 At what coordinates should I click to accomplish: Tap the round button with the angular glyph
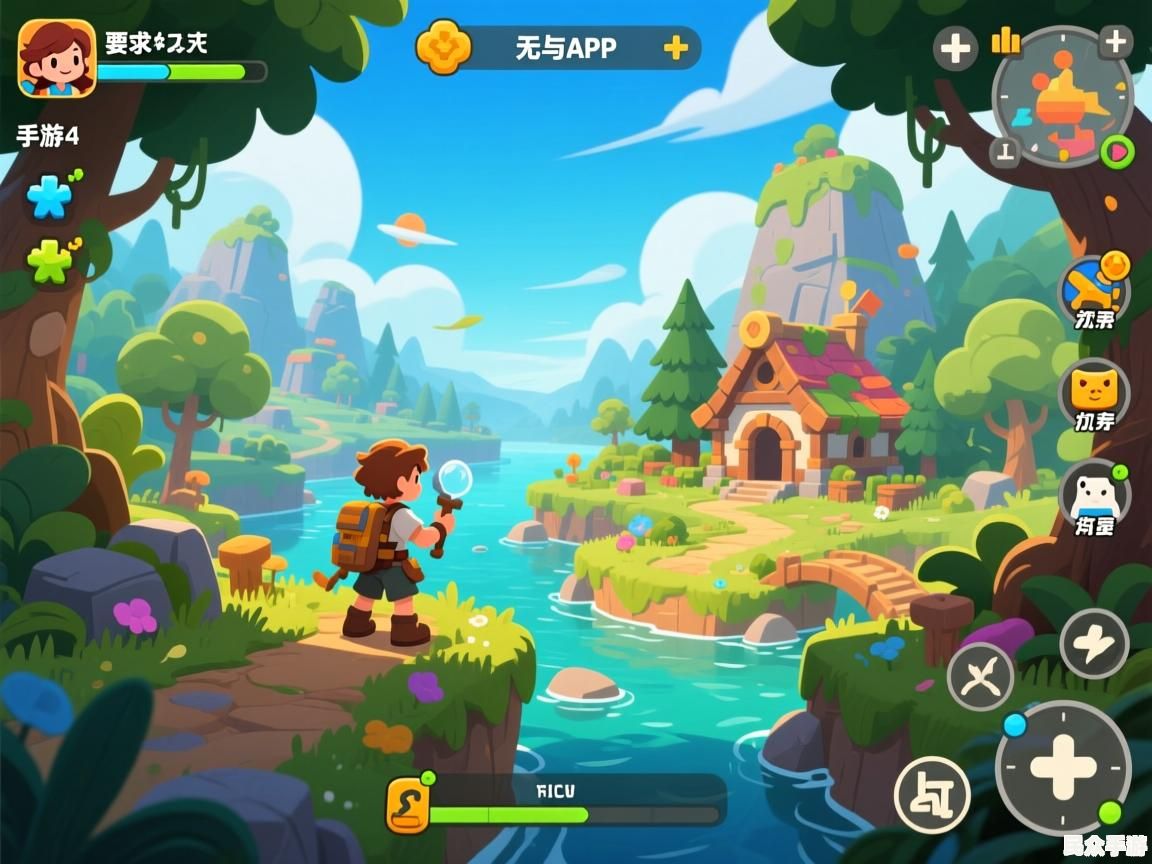coord(932,794)
